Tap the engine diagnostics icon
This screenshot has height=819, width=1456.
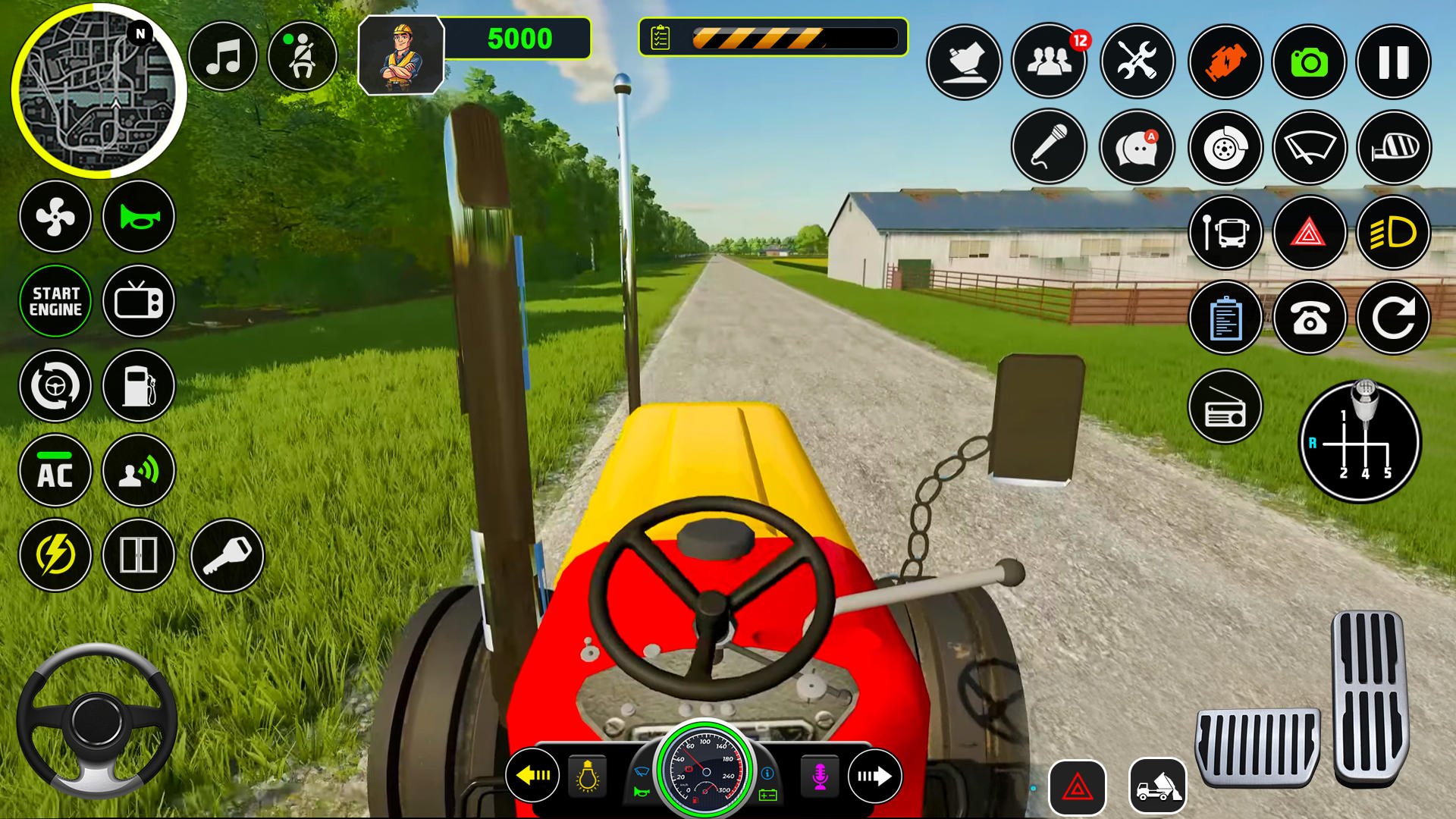click(1223, 62)
